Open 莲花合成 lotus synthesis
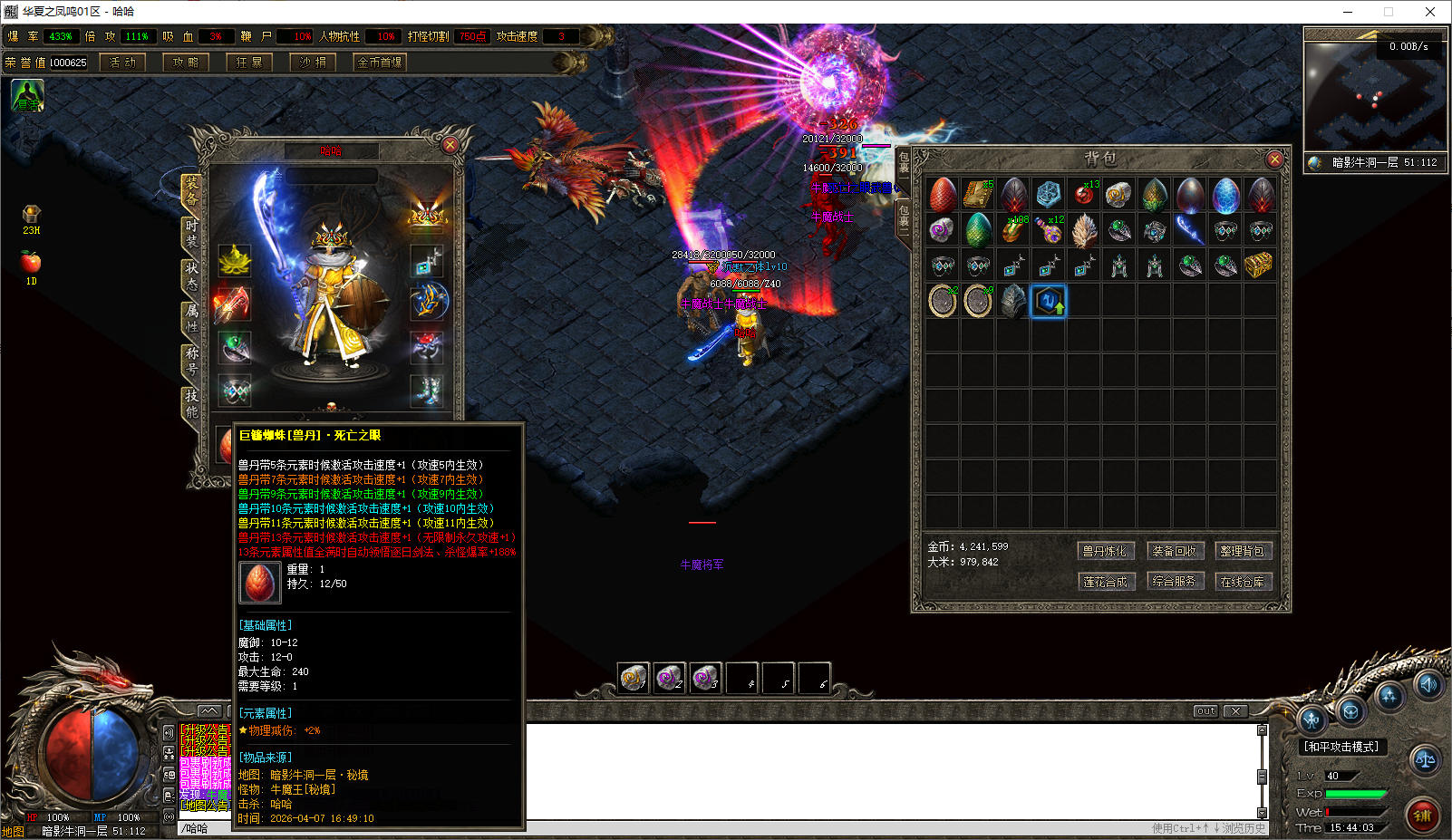The width and height of the screenshot is (1452, 840). point(1105,582)
